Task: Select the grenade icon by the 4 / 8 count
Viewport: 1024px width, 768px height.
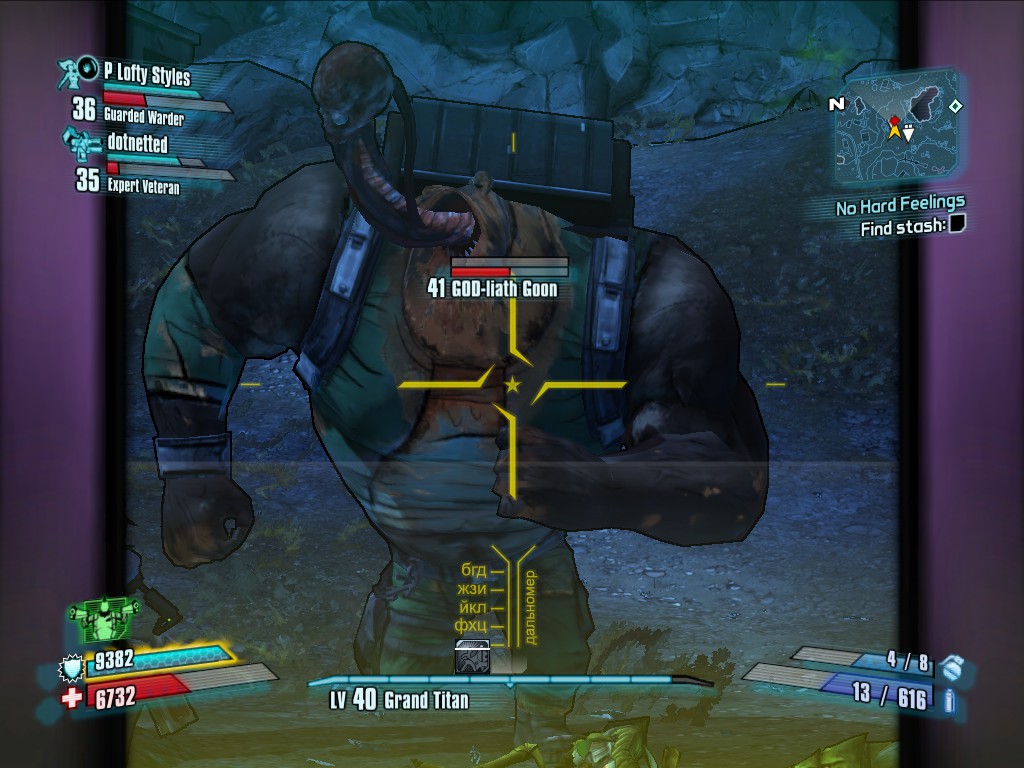Action: click(x=952, y=665)
